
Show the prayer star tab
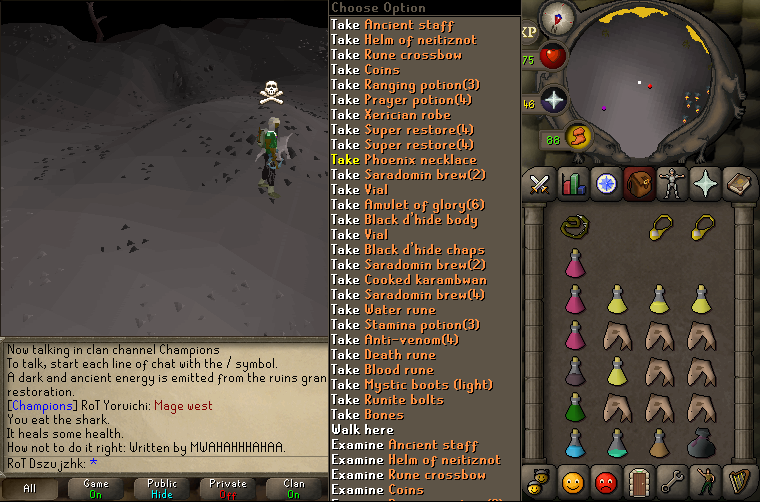(704, 183)
